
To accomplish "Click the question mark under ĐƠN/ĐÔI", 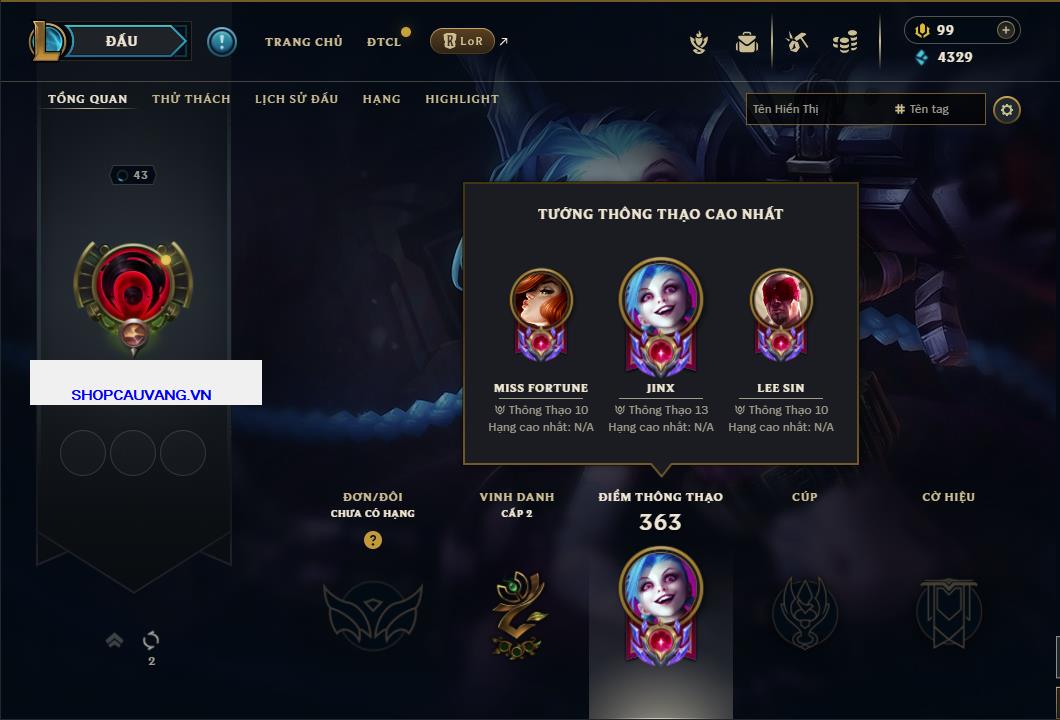I will point(373,540).
